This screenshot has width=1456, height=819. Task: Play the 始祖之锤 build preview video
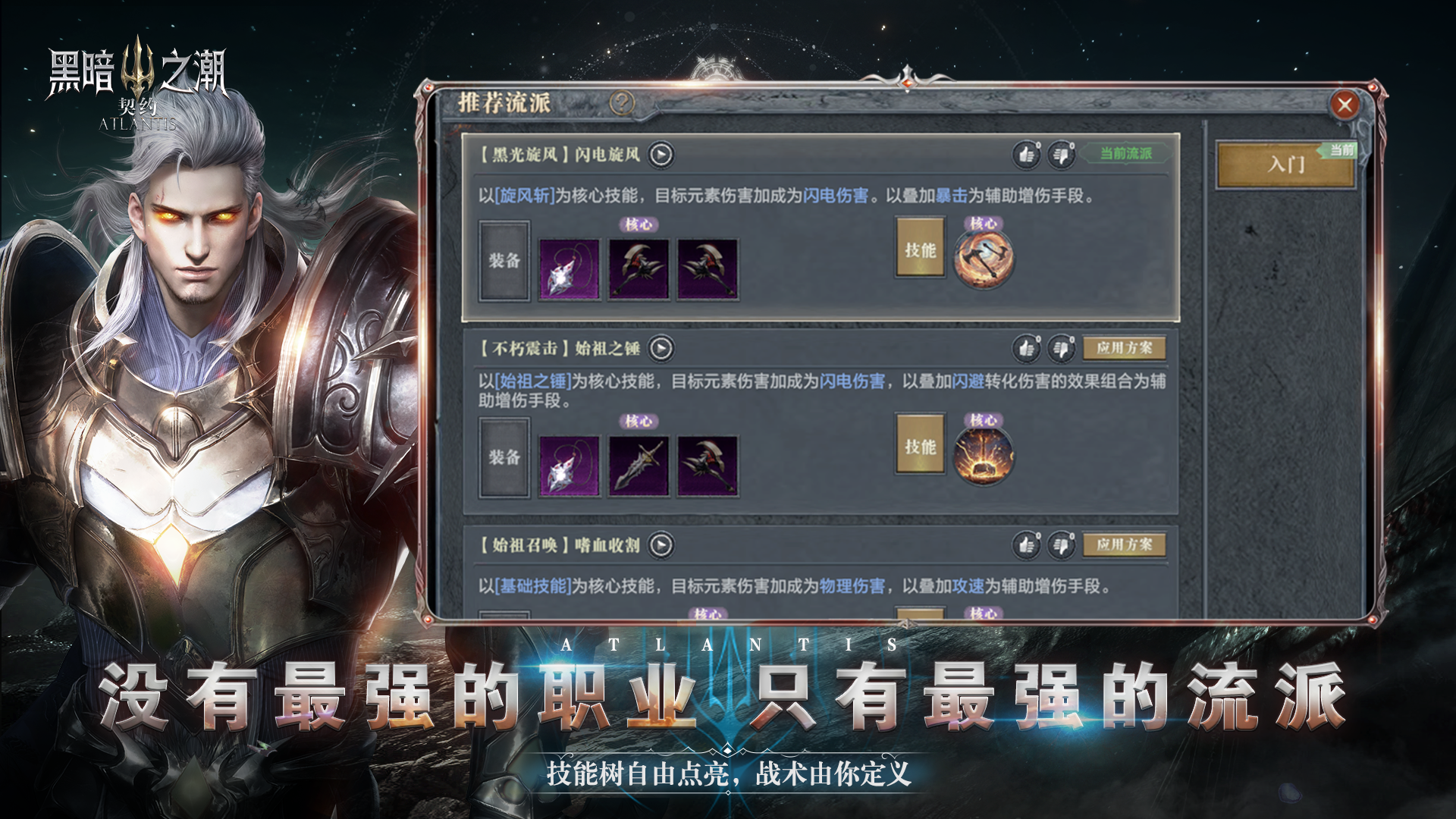(661, 349)
